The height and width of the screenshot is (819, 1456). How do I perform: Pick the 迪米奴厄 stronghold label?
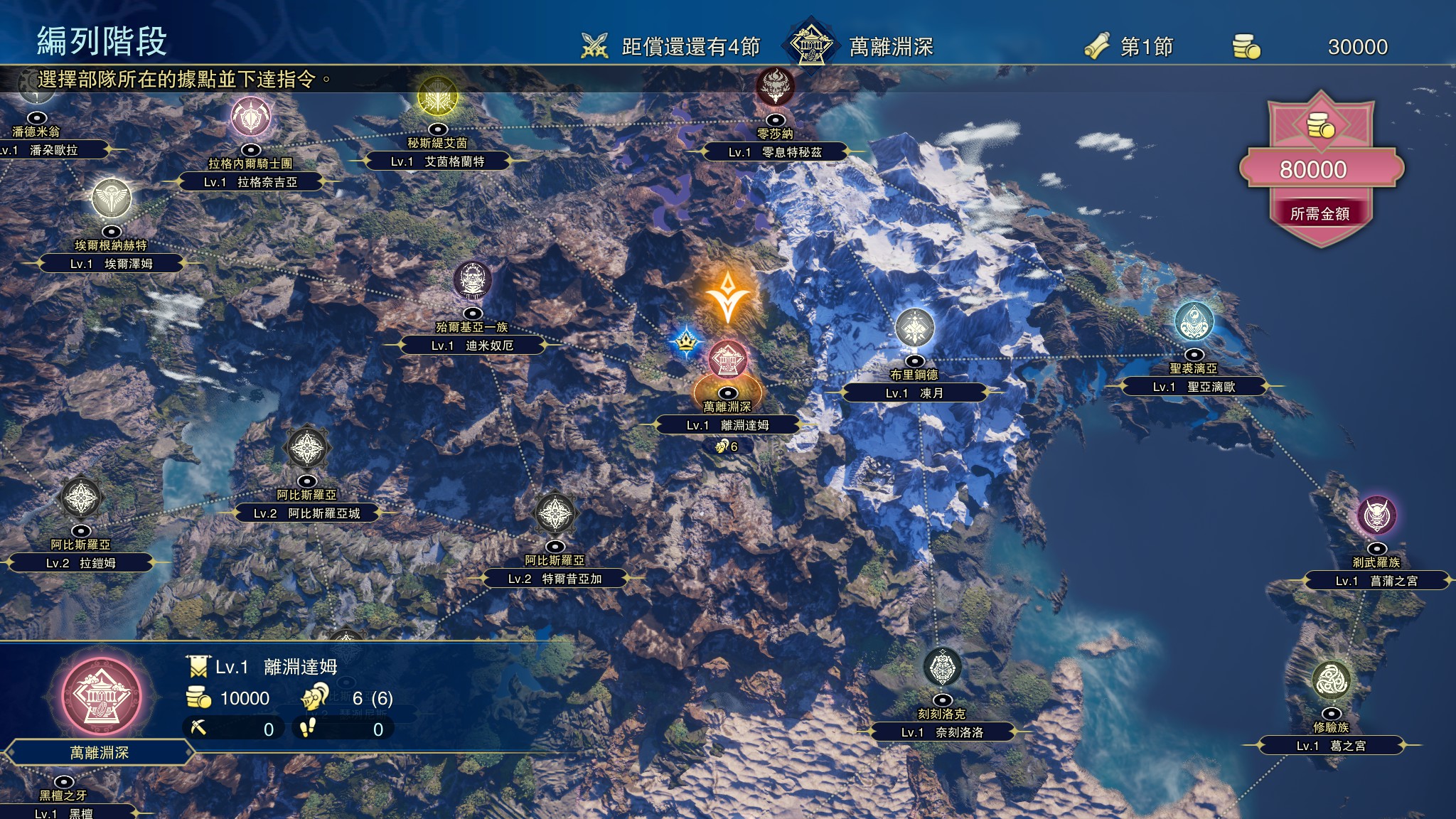click(472, 346)
